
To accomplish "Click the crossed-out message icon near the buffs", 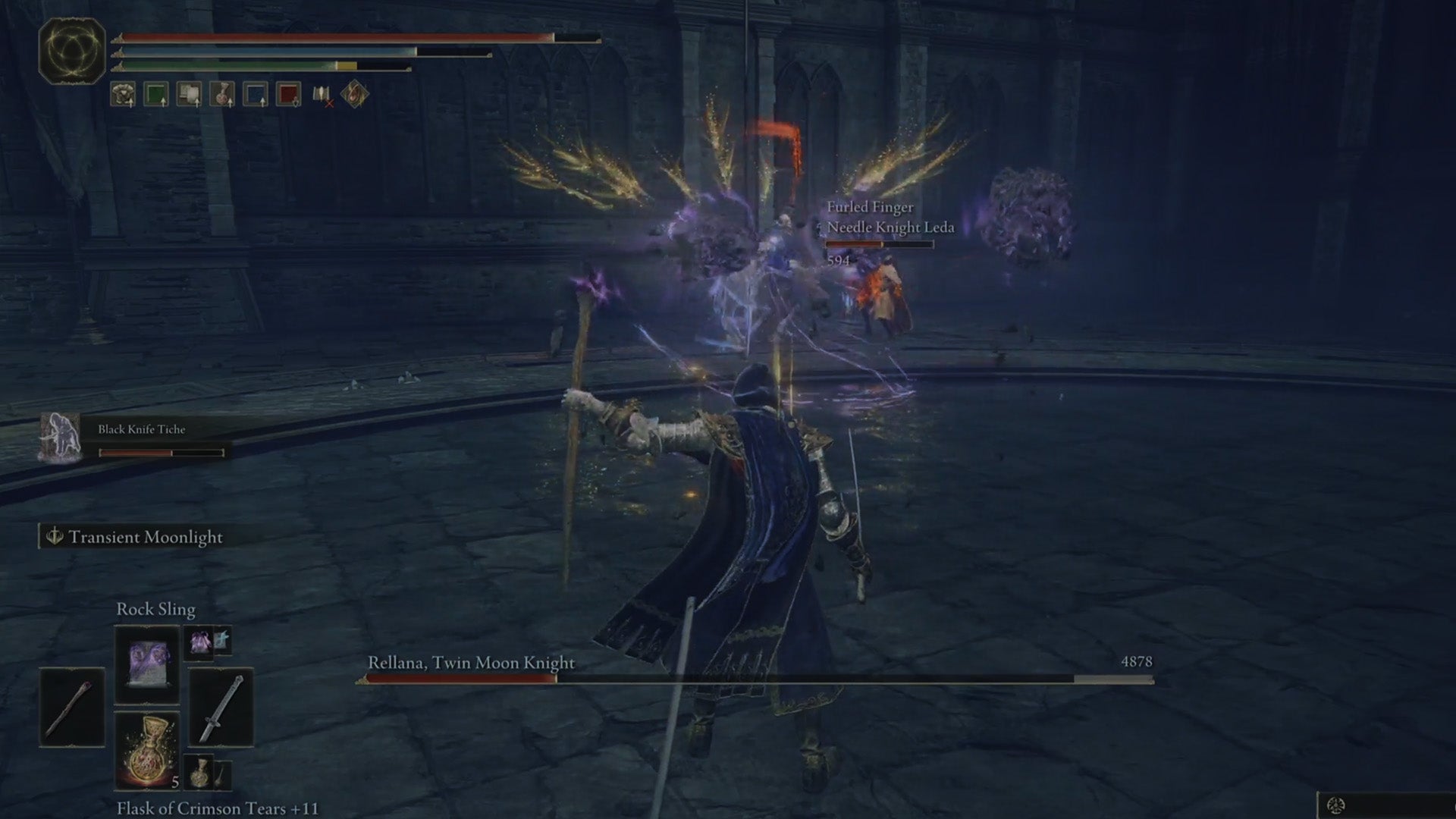I will pyautogui.click(x=322, y=94).
